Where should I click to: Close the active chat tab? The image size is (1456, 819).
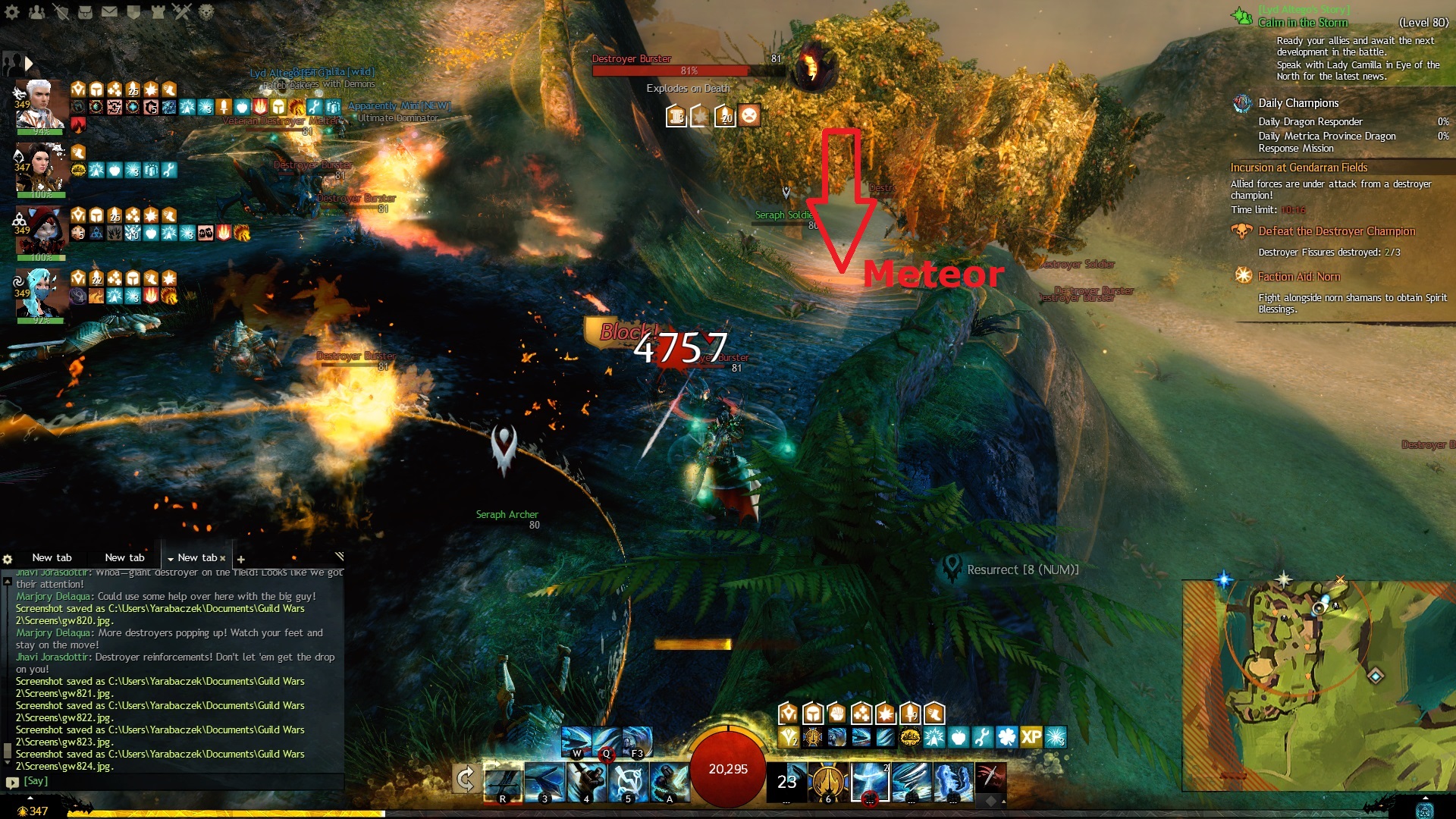pyautogui.click(x=223, y=558)
